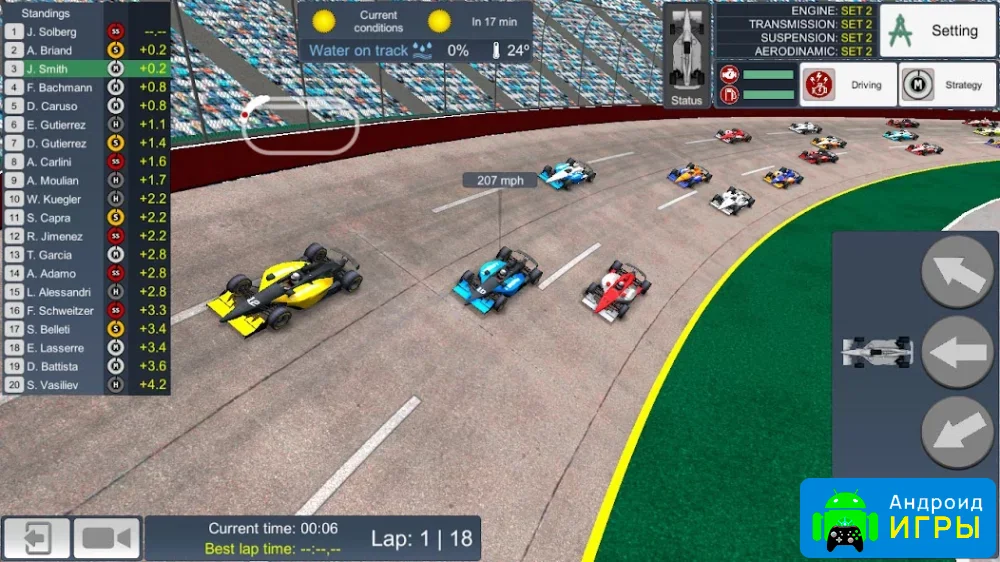The height and width of the screenshot is (562, 1000).
Task: Select A. Briand's standings row
Action: pyautogui.click(x=85, y=50)
